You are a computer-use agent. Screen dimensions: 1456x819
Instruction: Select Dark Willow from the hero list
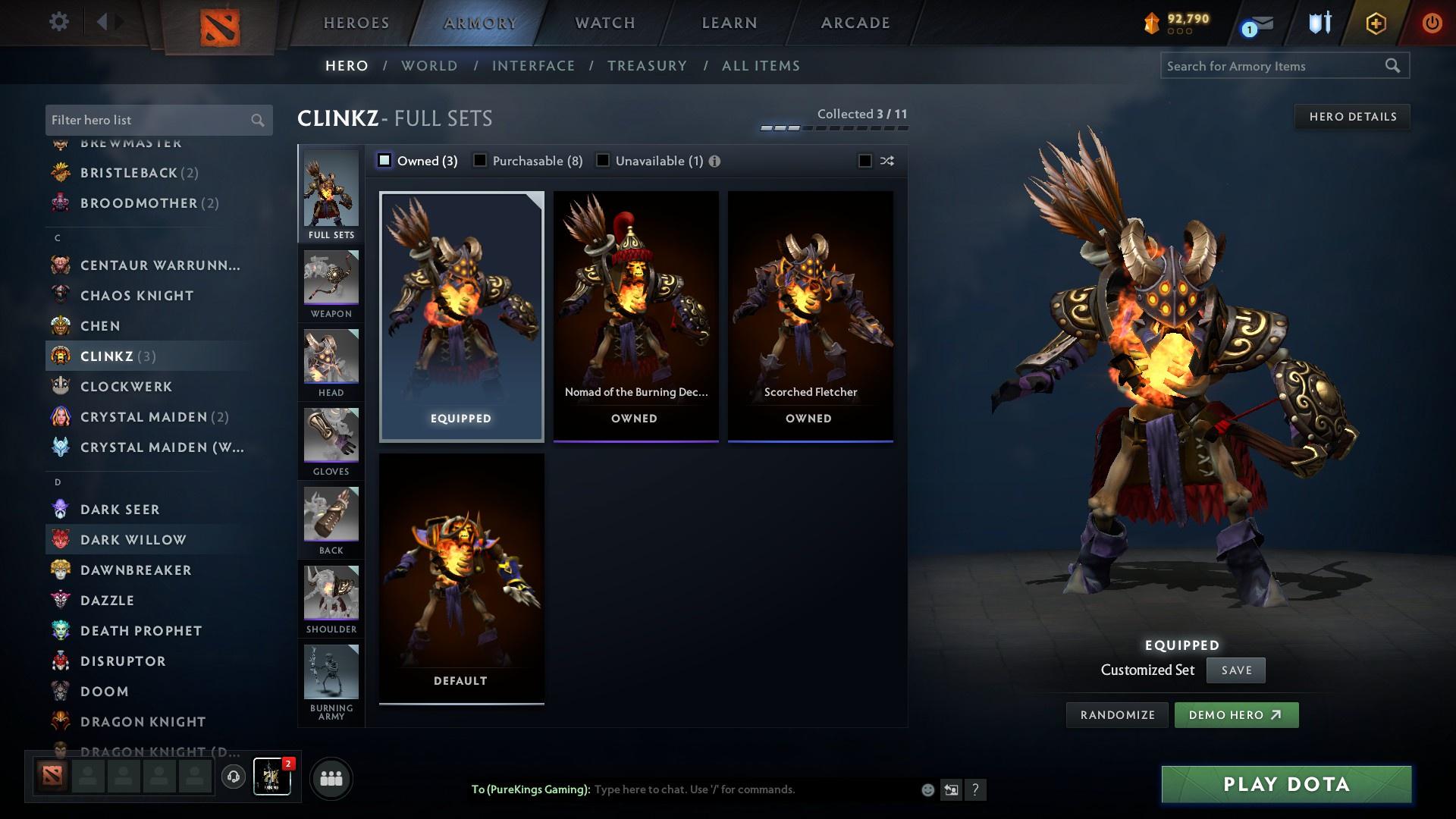133,539
